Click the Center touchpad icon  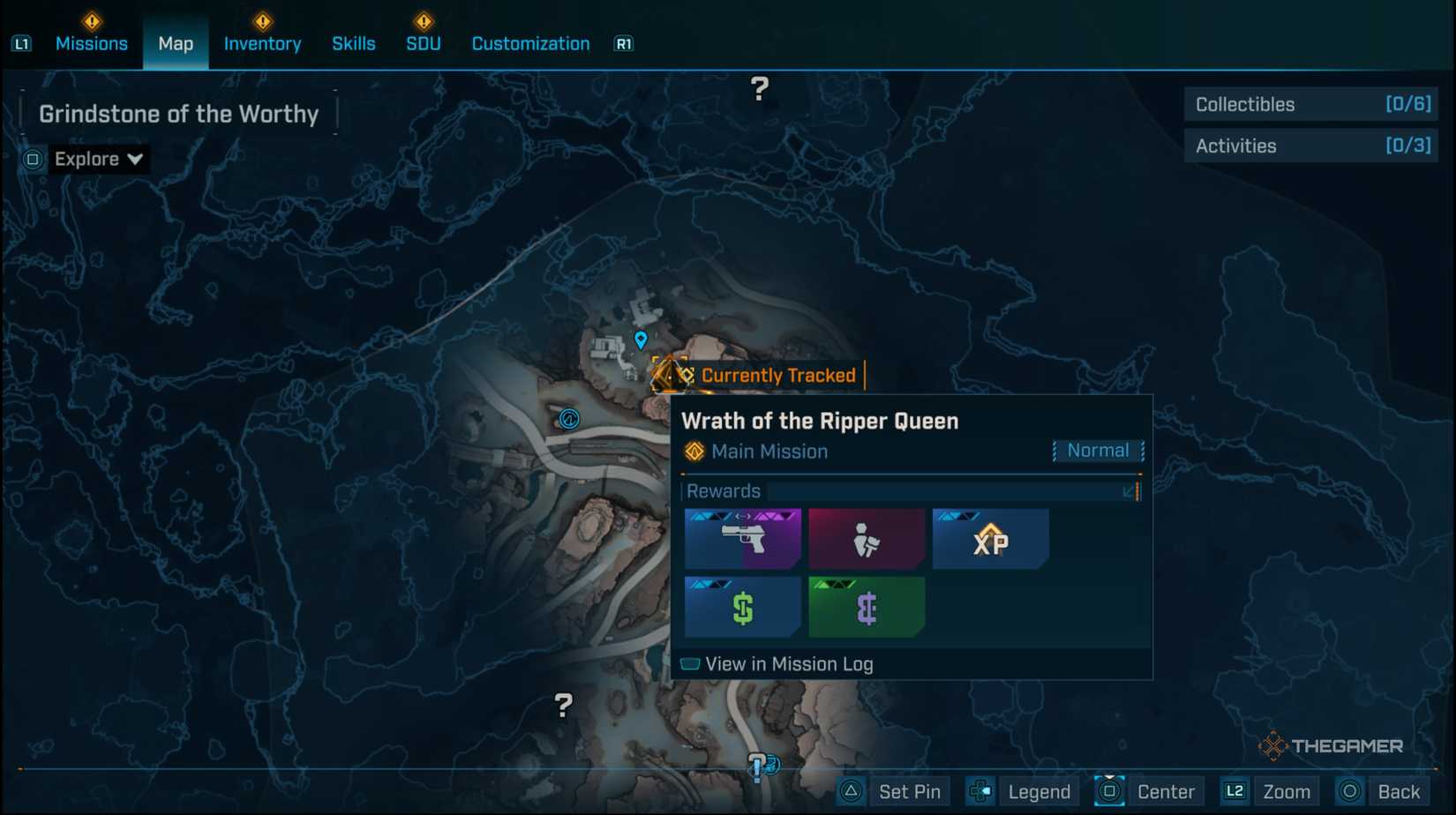click(x=1109, y=791)
